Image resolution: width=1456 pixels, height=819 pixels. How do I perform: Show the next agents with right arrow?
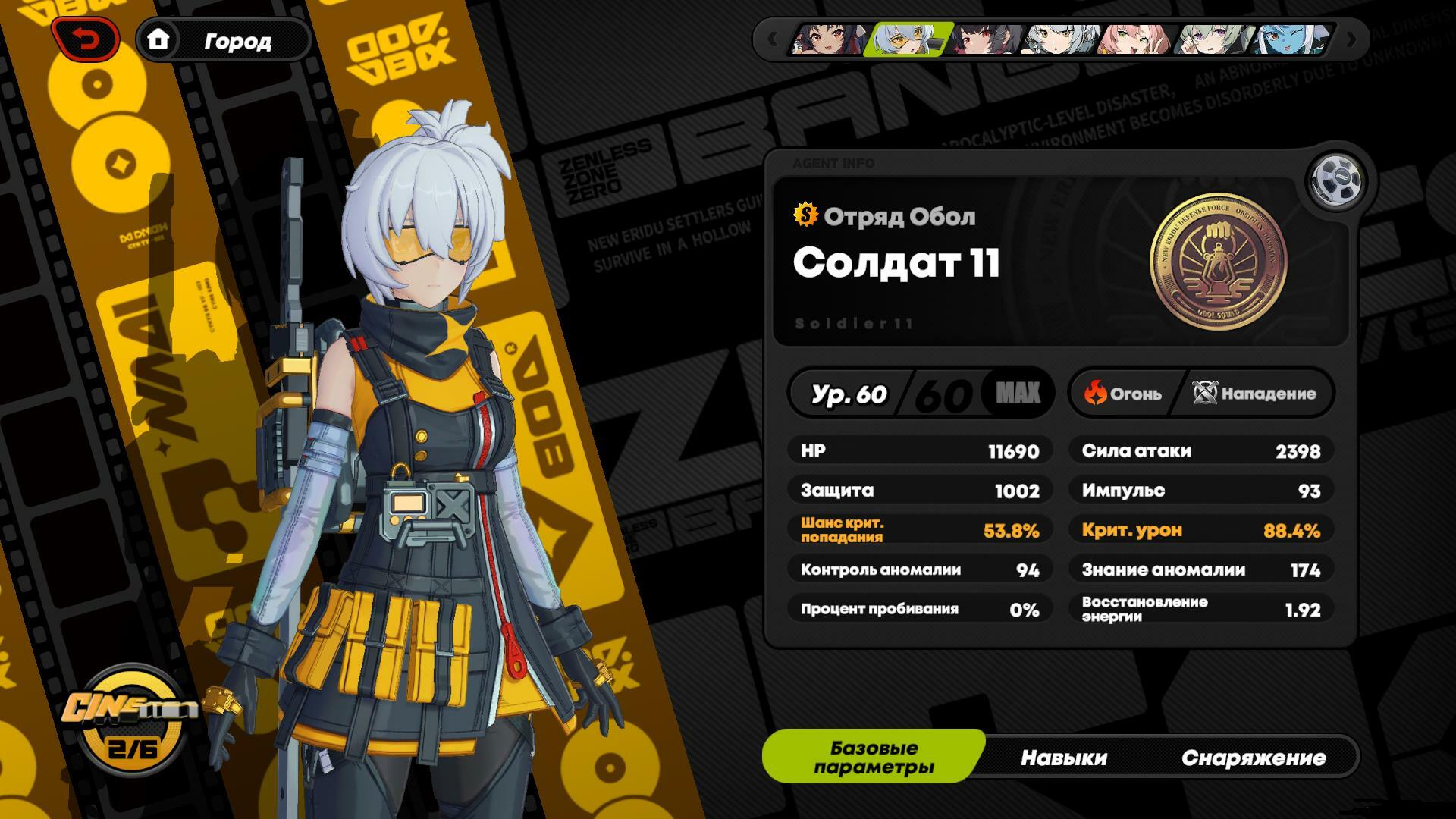[x=1351, y=39]
